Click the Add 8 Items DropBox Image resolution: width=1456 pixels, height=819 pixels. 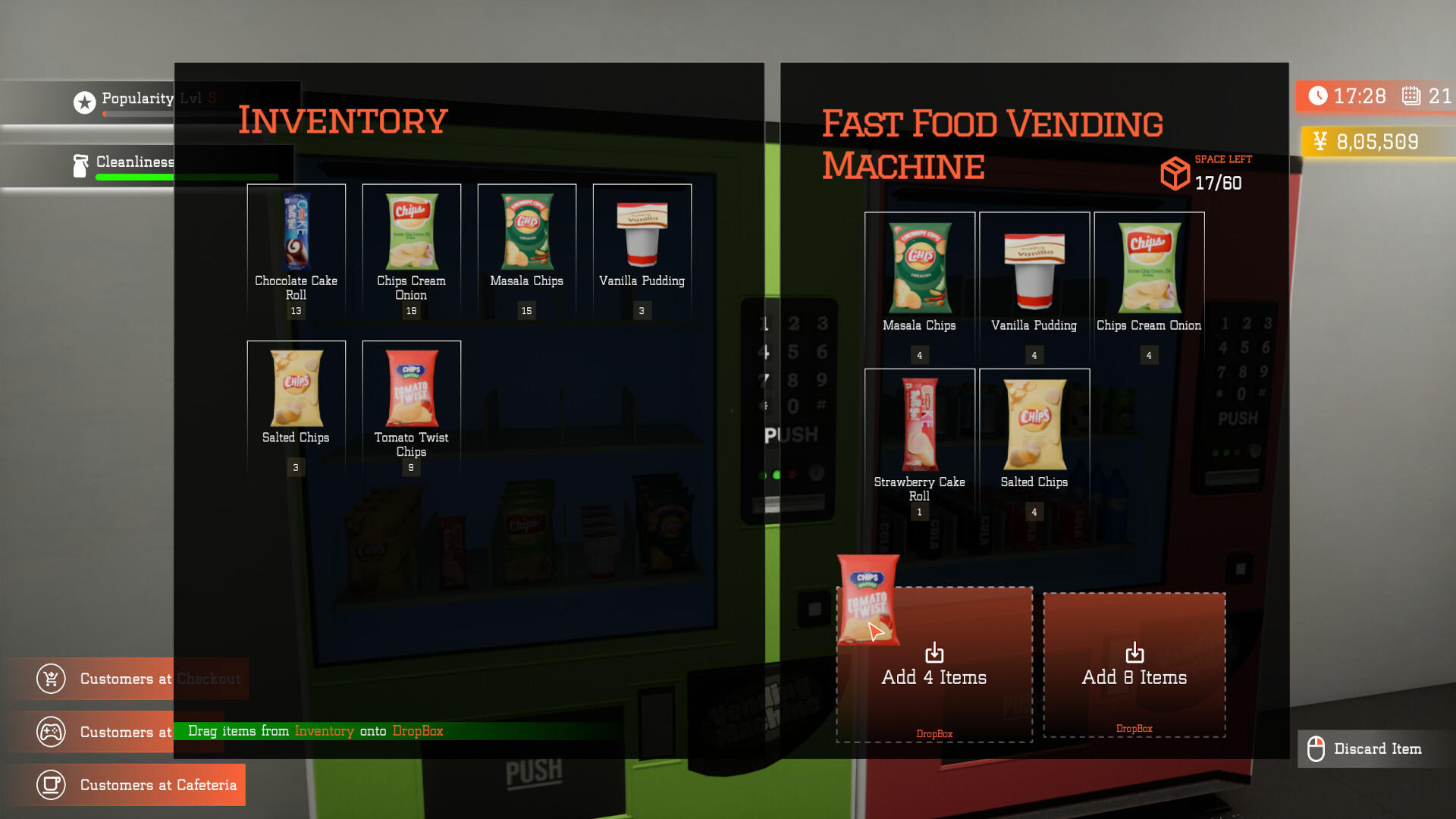pyautogui.click(x=1134, y=664)
